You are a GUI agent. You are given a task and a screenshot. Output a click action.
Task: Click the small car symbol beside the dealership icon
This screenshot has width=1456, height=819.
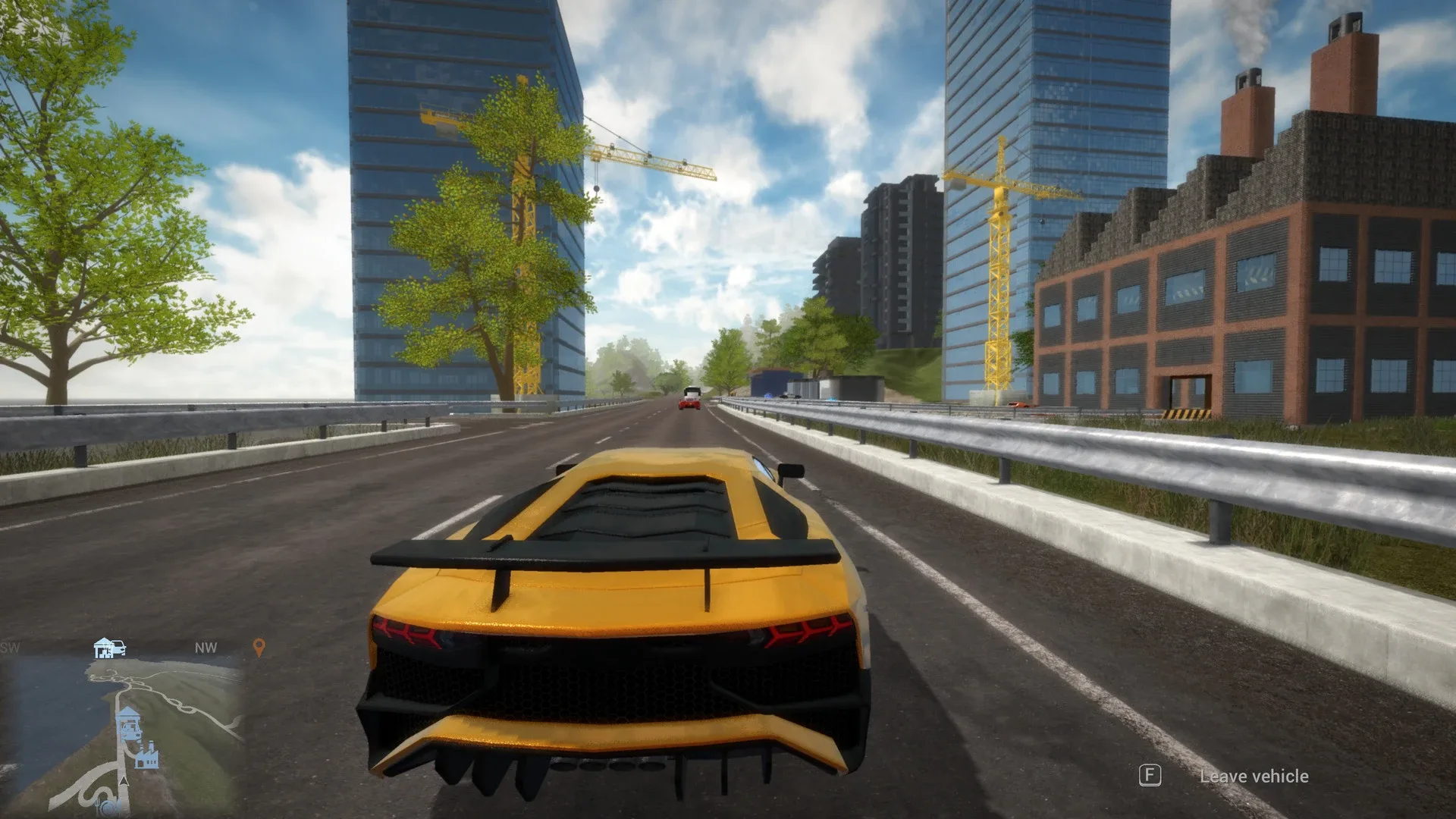(119, 648)
